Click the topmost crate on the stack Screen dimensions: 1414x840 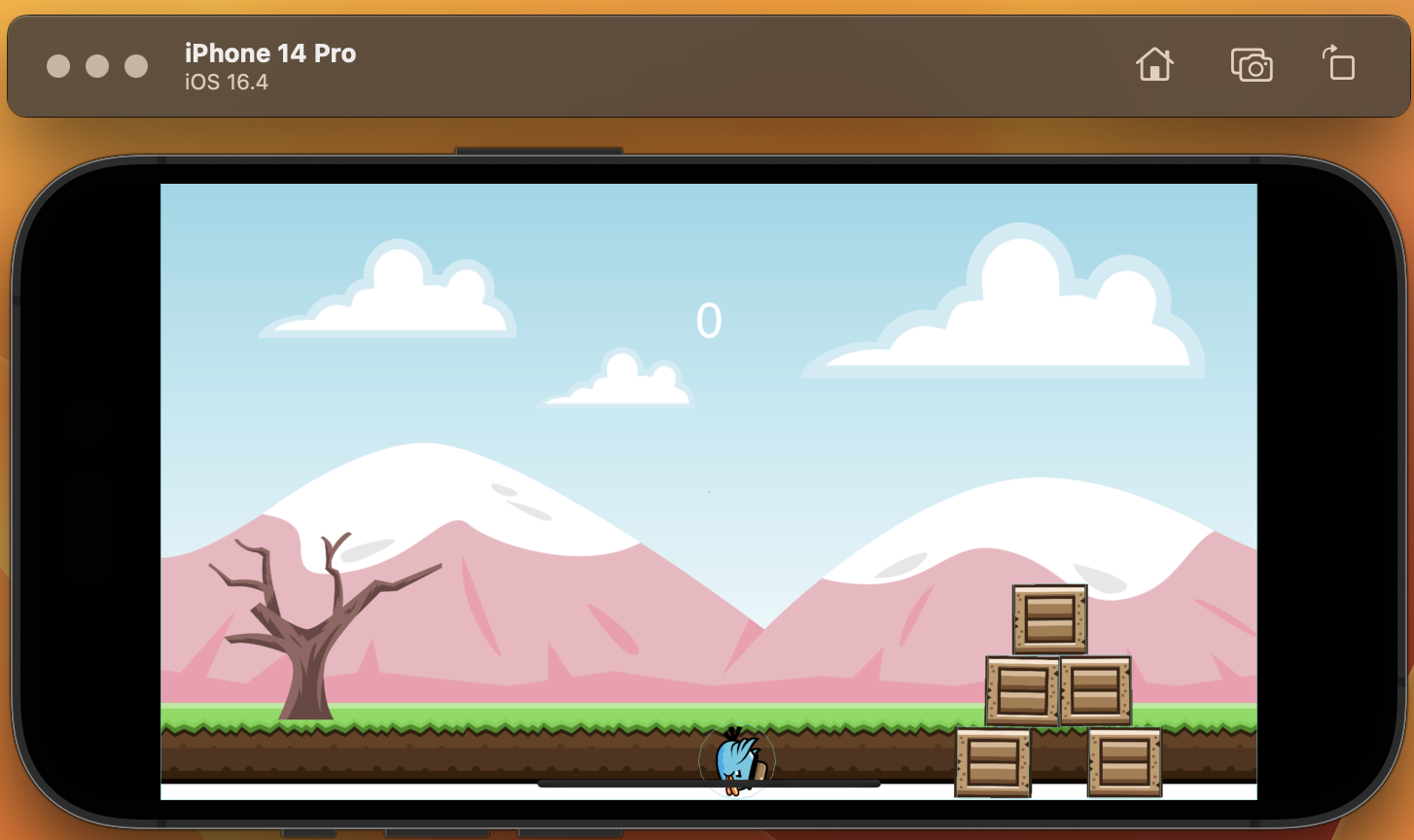[x=1050, y=620]
